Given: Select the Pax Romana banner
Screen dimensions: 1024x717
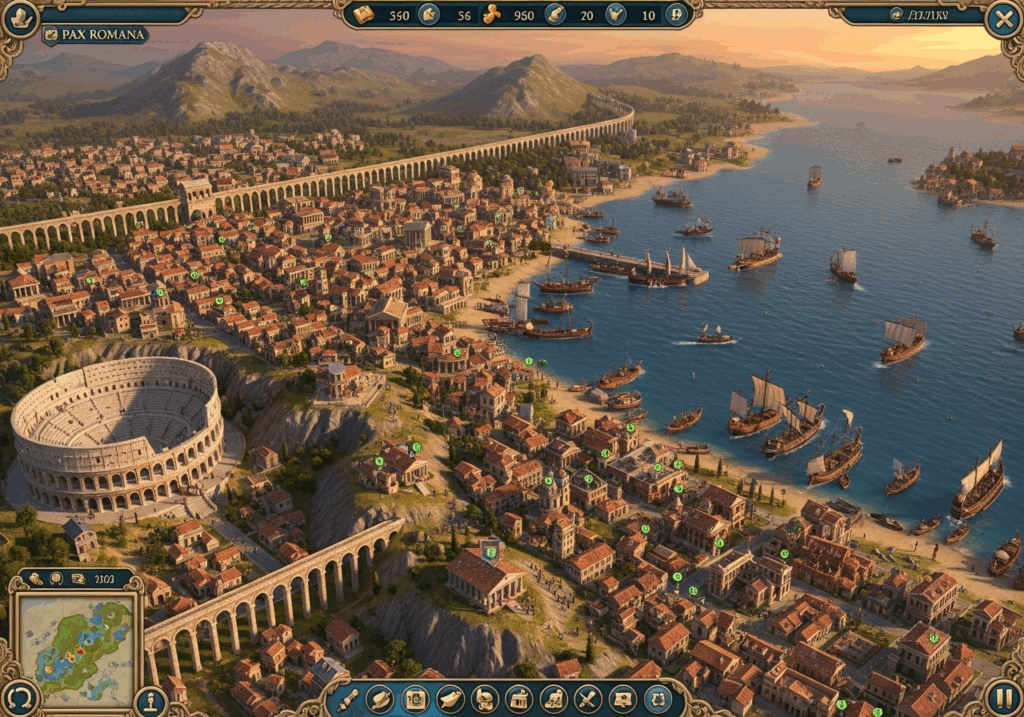Looking at the screenshot, I should pyautogui.click(x=95, y=35).
